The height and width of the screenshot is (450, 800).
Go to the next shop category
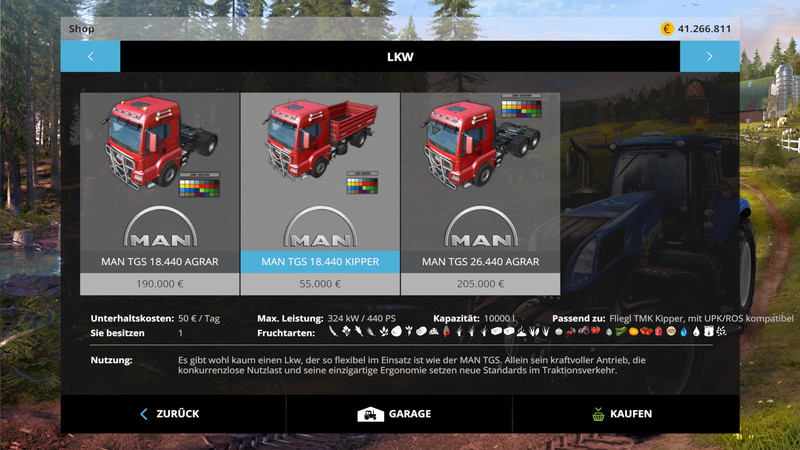709,57
